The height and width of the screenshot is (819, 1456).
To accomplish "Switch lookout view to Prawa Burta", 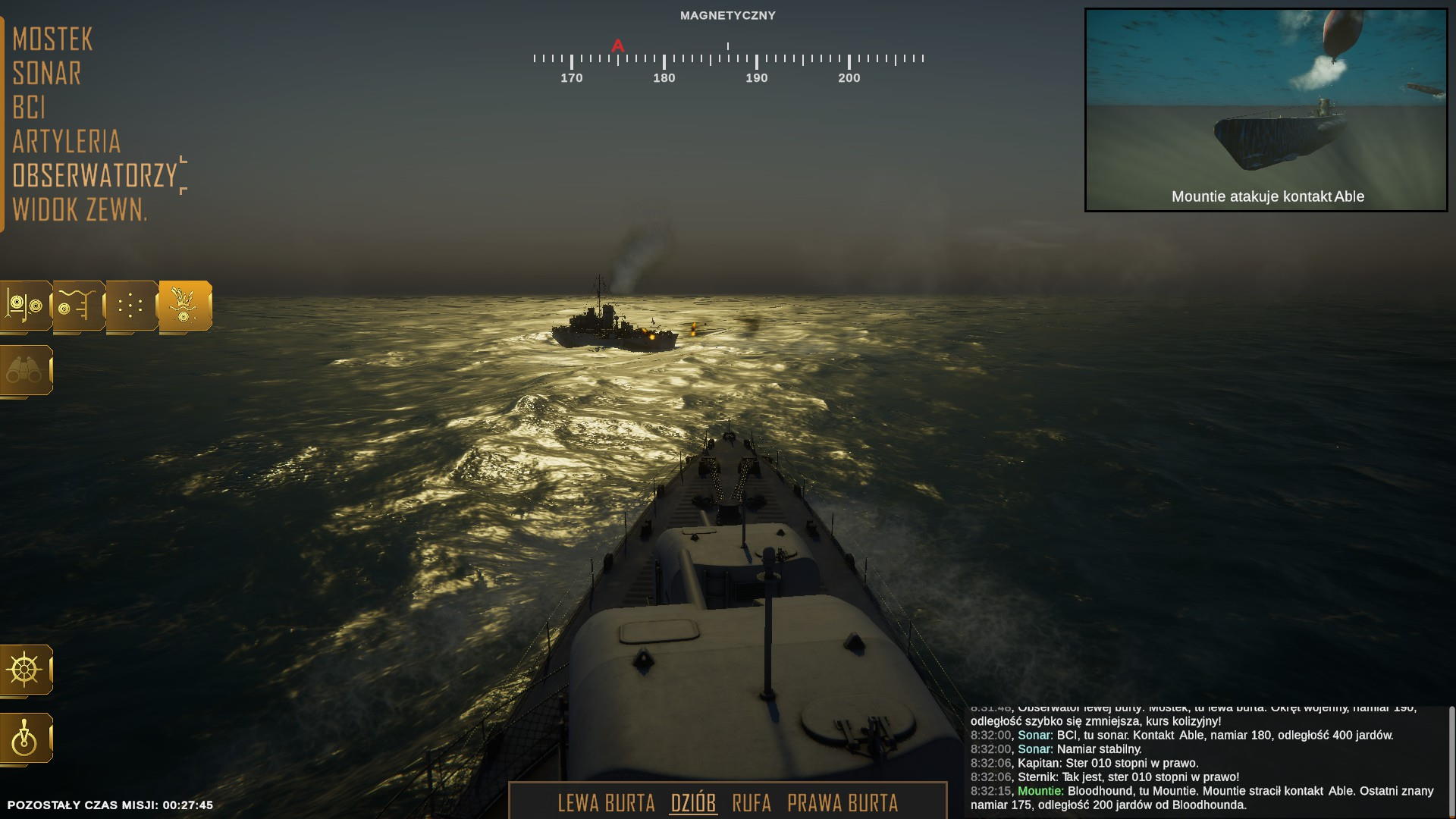I will point(843,803).
